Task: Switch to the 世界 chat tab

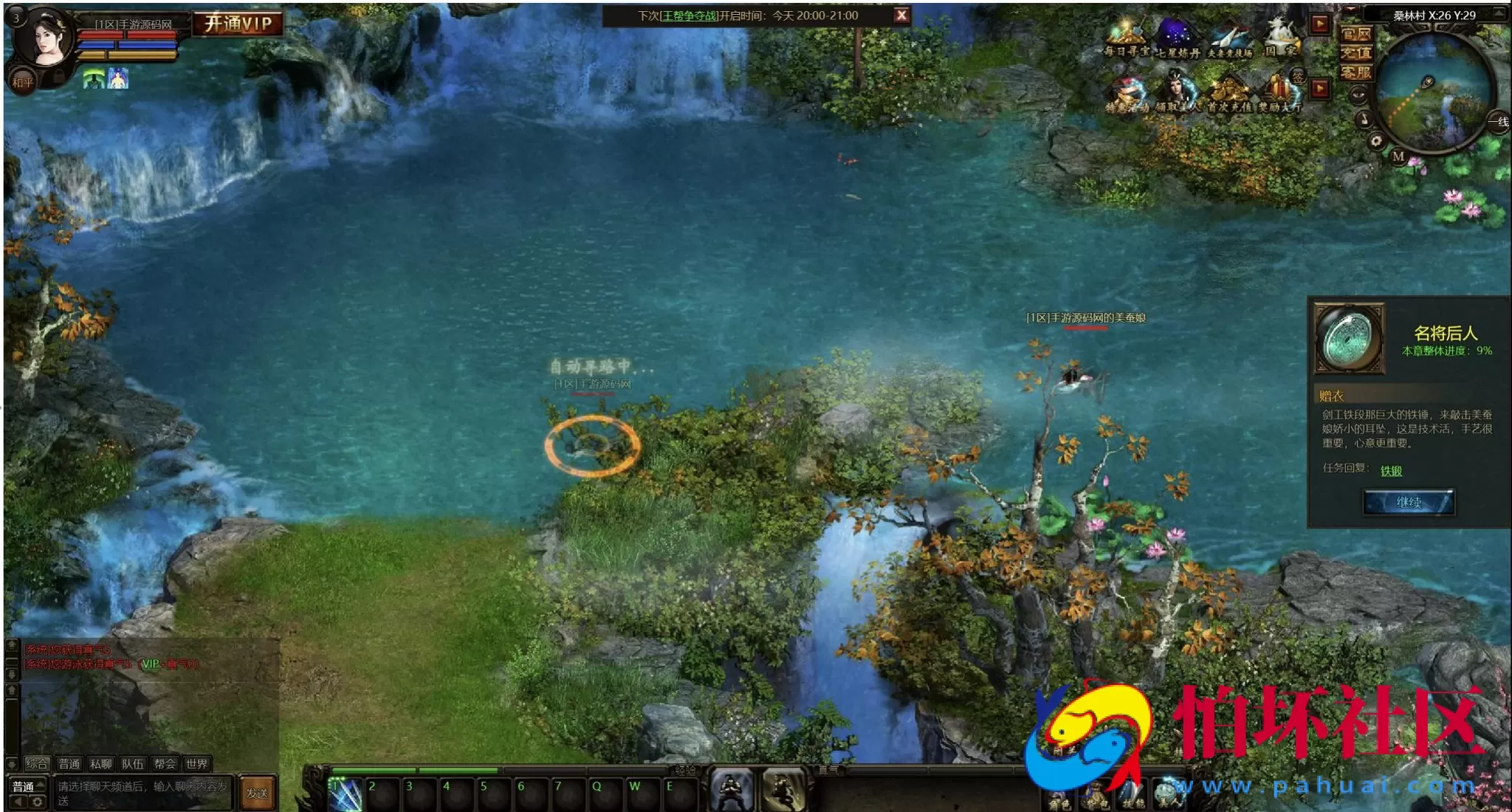Action: click(x=196, y=764)
